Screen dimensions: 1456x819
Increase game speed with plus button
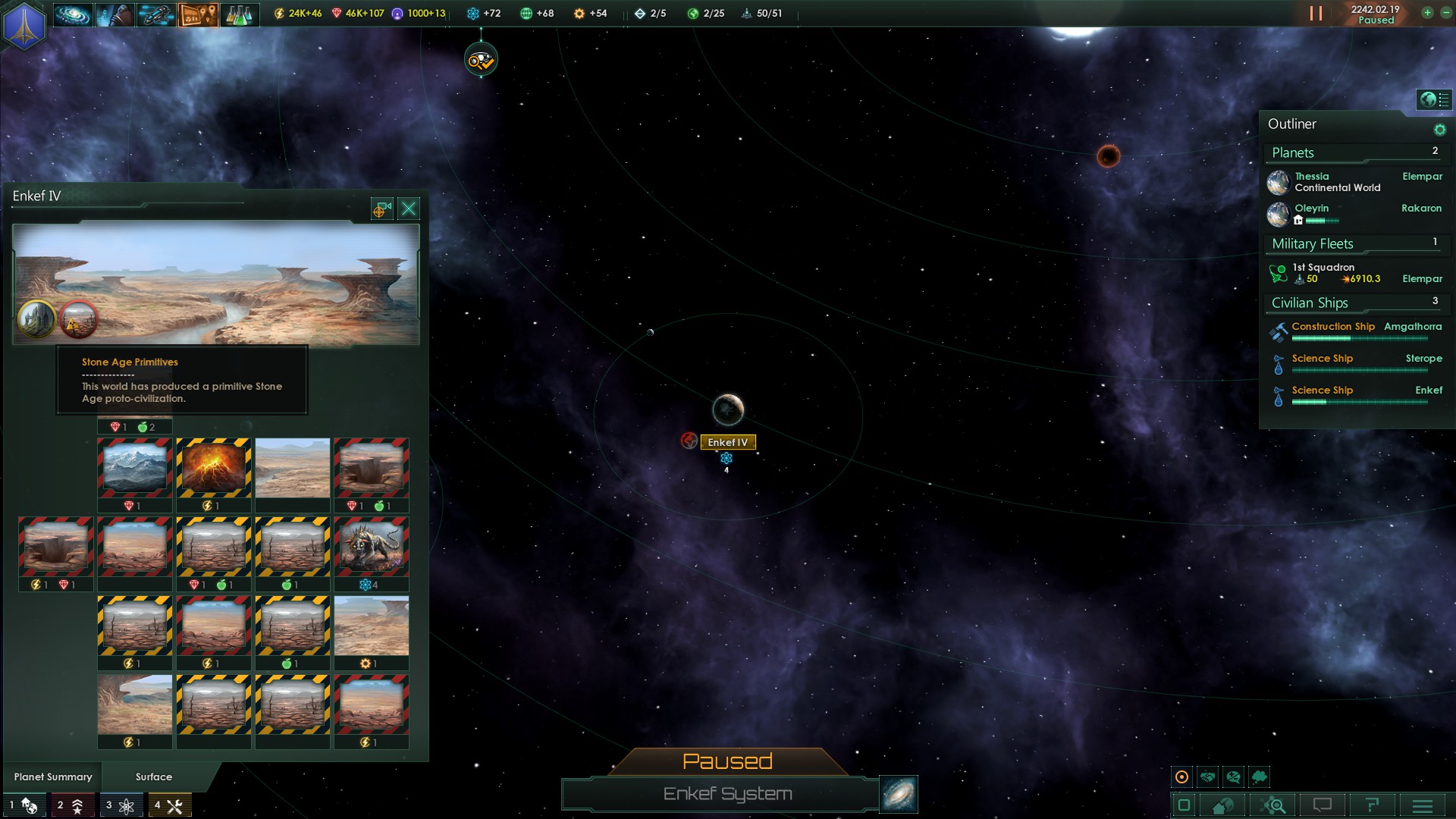(1427, 13)
